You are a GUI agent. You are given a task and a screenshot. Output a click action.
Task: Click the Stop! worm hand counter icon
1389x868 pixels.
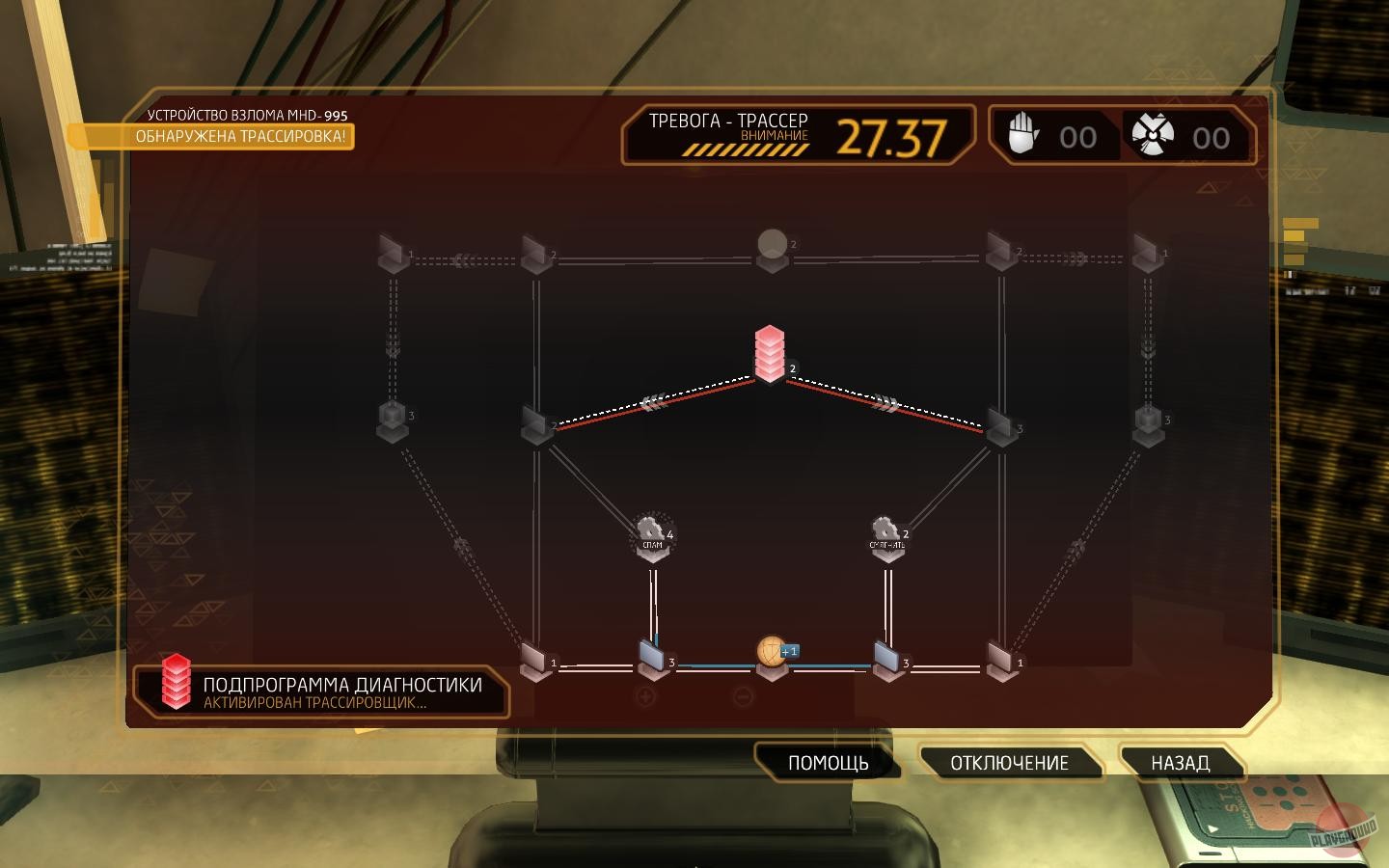(1025, 136)
